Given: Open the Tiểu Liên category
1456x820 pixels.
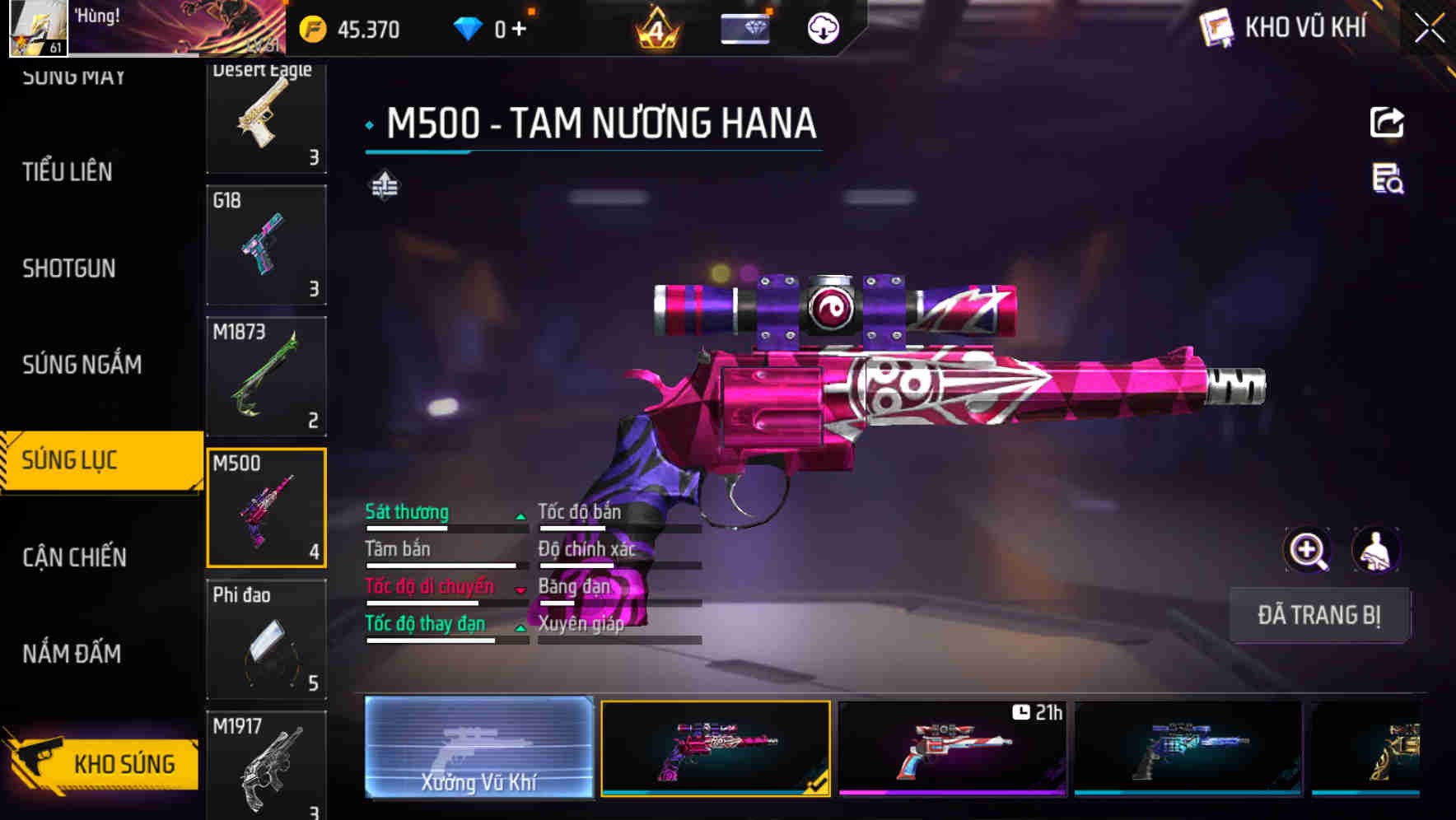Looking at the screenshot, I should tap(68, 172).
